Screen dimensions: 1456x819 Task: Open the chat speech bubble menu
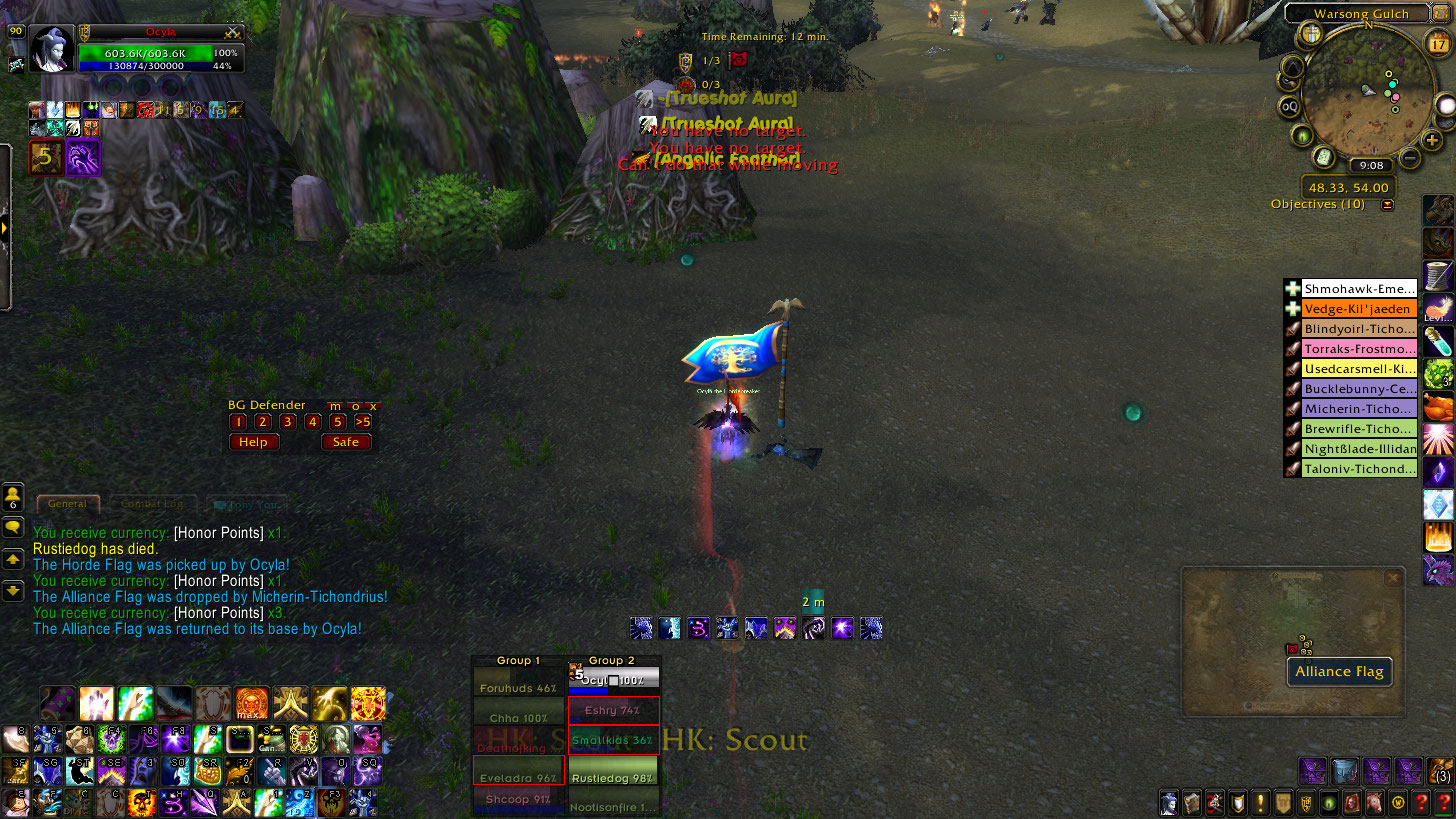click(x=14, y=527)
